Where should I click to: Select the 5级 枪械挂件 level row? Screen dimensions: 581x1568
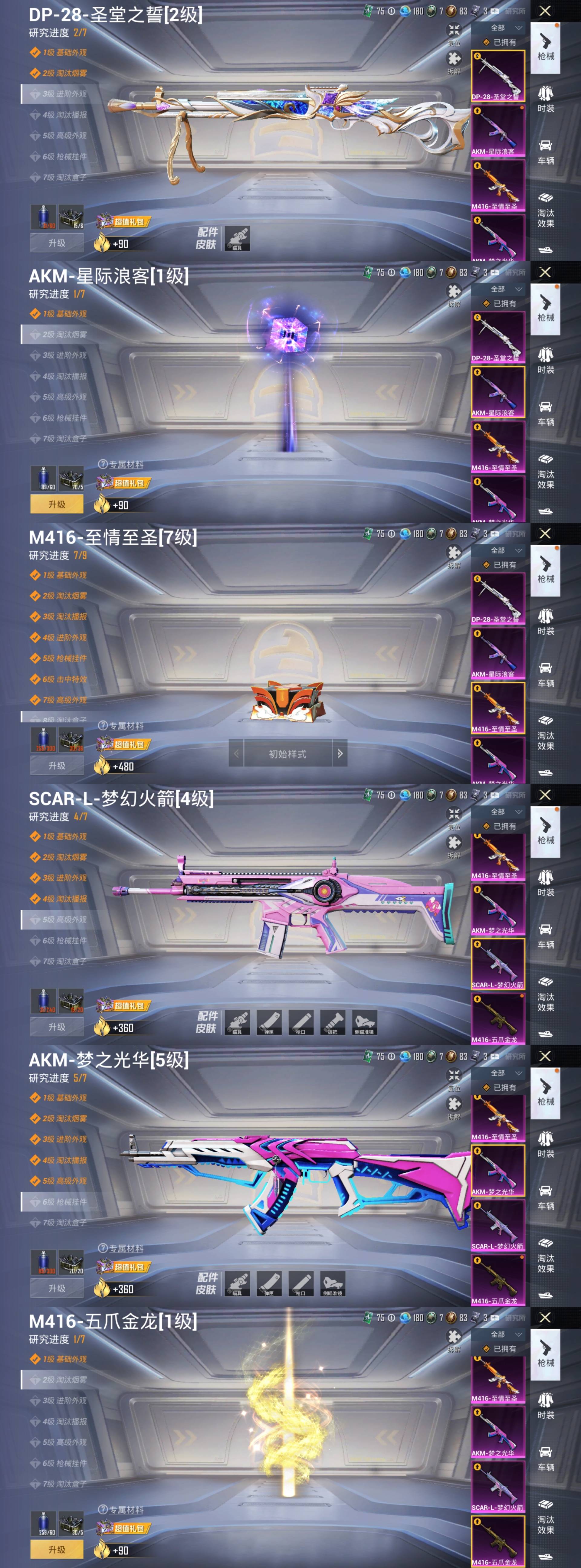[x=64, y=658]
